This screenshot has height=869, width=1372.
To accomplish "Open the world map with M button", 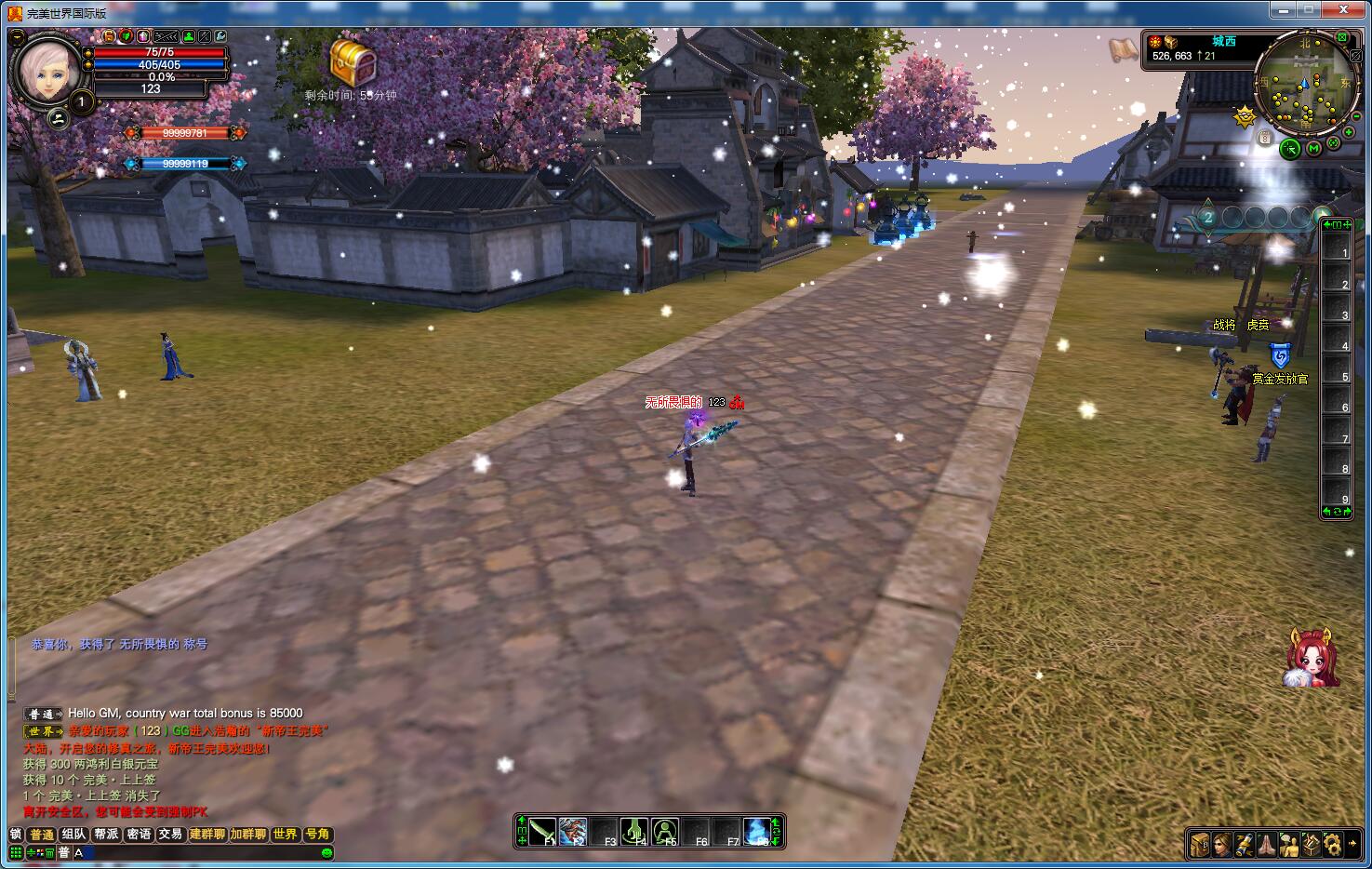I will click(x=1313, y=148).
